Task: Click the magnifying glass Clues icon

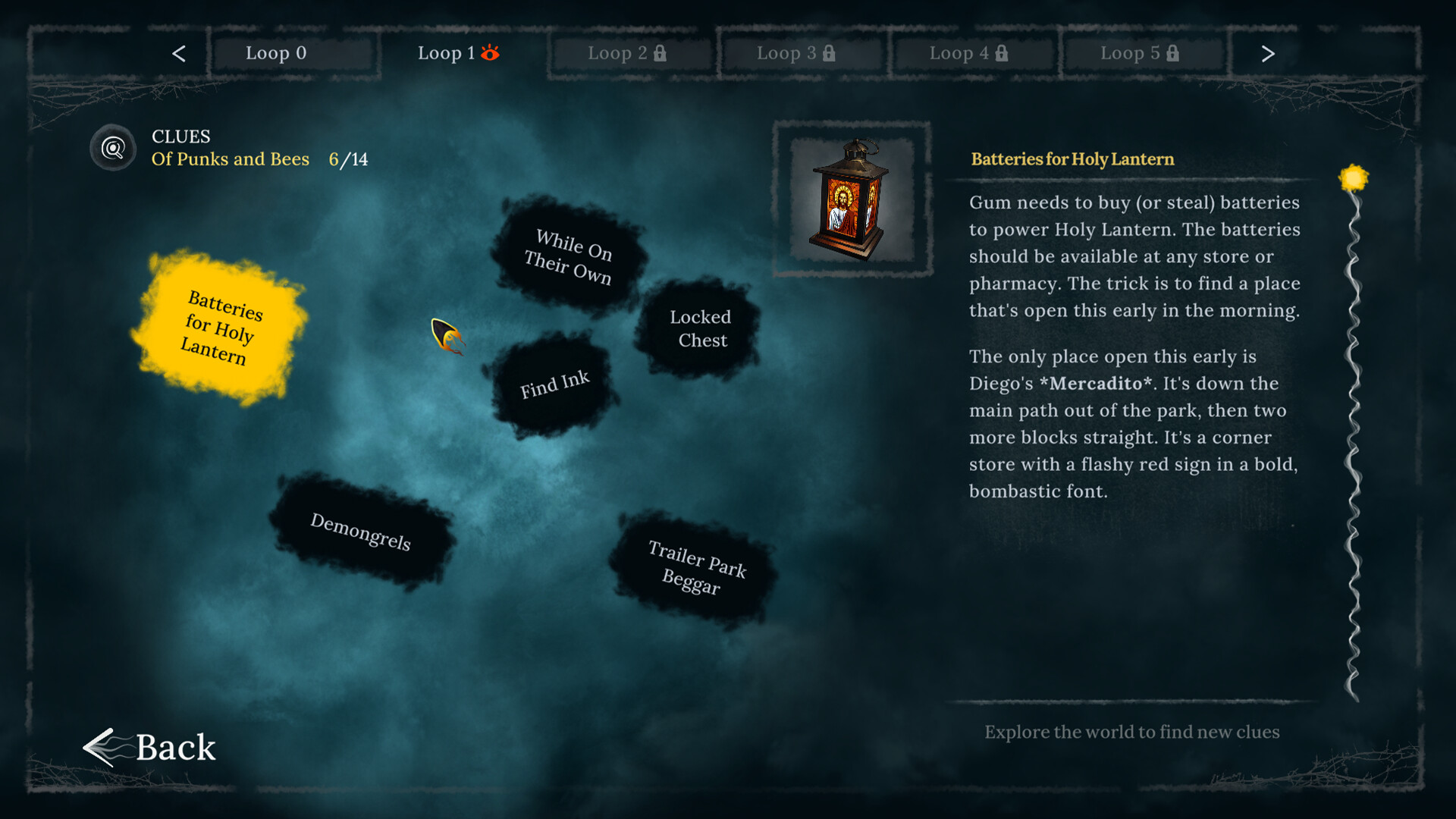Action: click(112, 148)
